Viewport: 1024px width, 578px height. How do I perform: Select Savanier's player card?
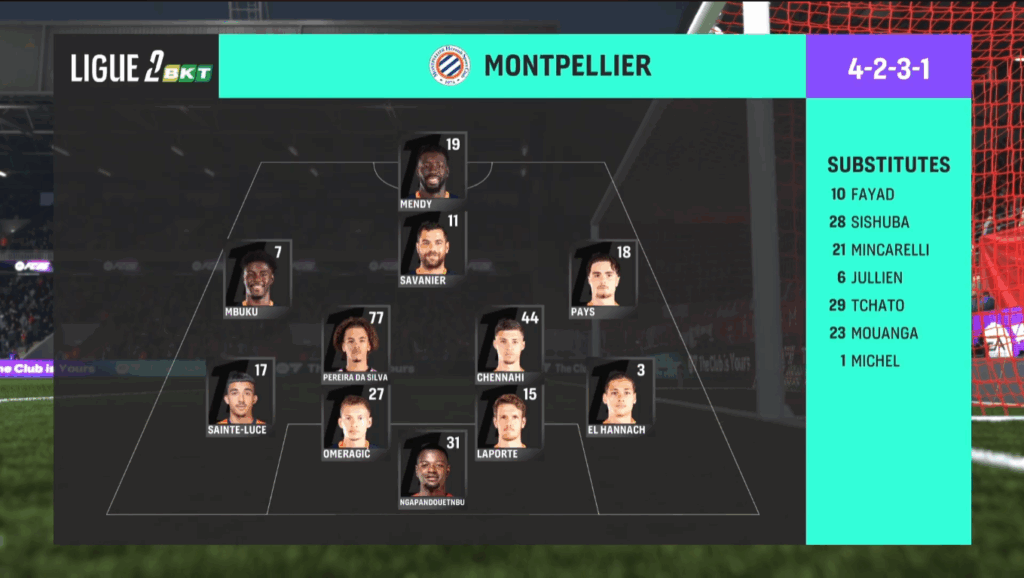click(x=432, y=248)
